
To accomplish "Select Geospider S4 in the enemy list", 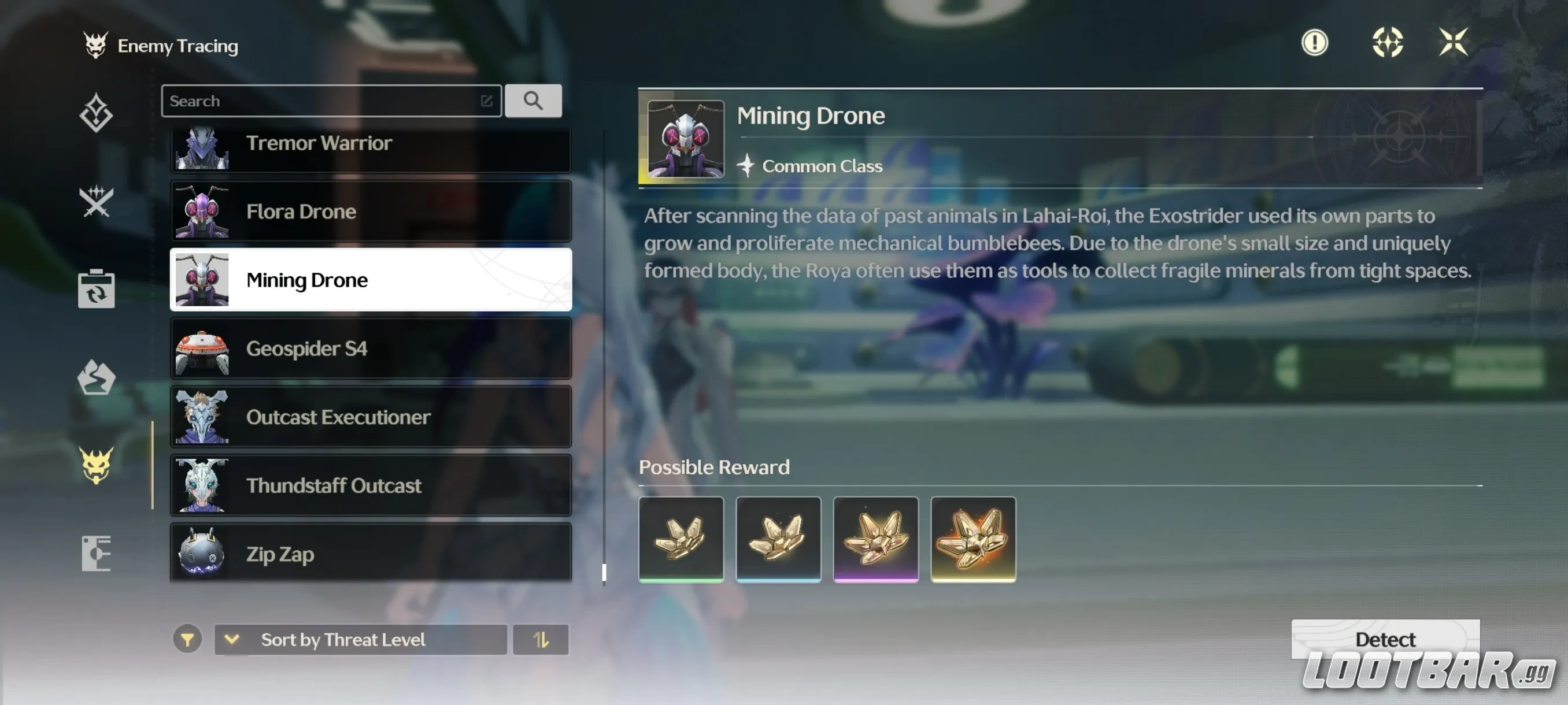I will (370, 348).
